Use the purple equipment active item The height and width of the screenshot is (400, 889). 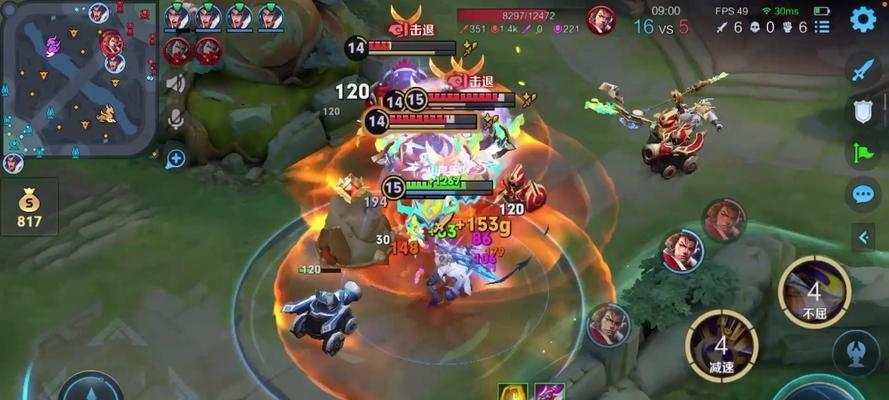(x=549, y=392)
